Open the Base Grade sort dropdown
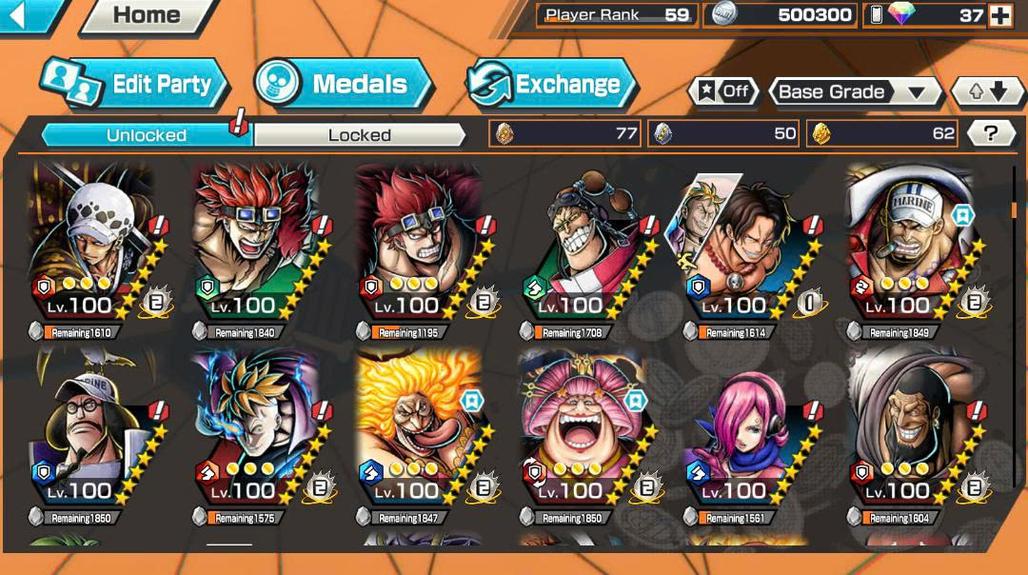 tap(853, 92)
